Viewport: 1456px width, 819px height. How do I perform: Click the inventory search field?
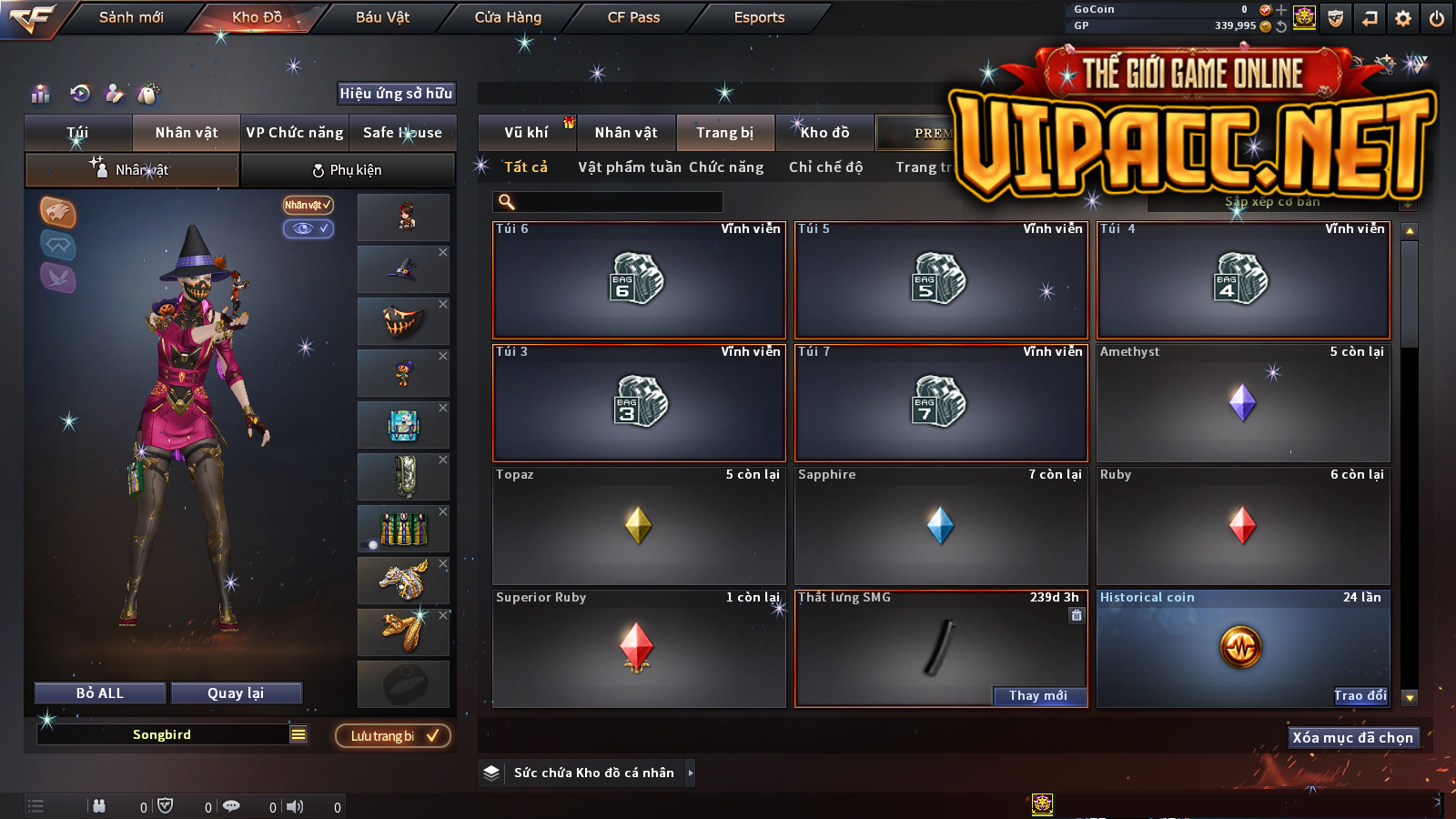coord(608,202)
